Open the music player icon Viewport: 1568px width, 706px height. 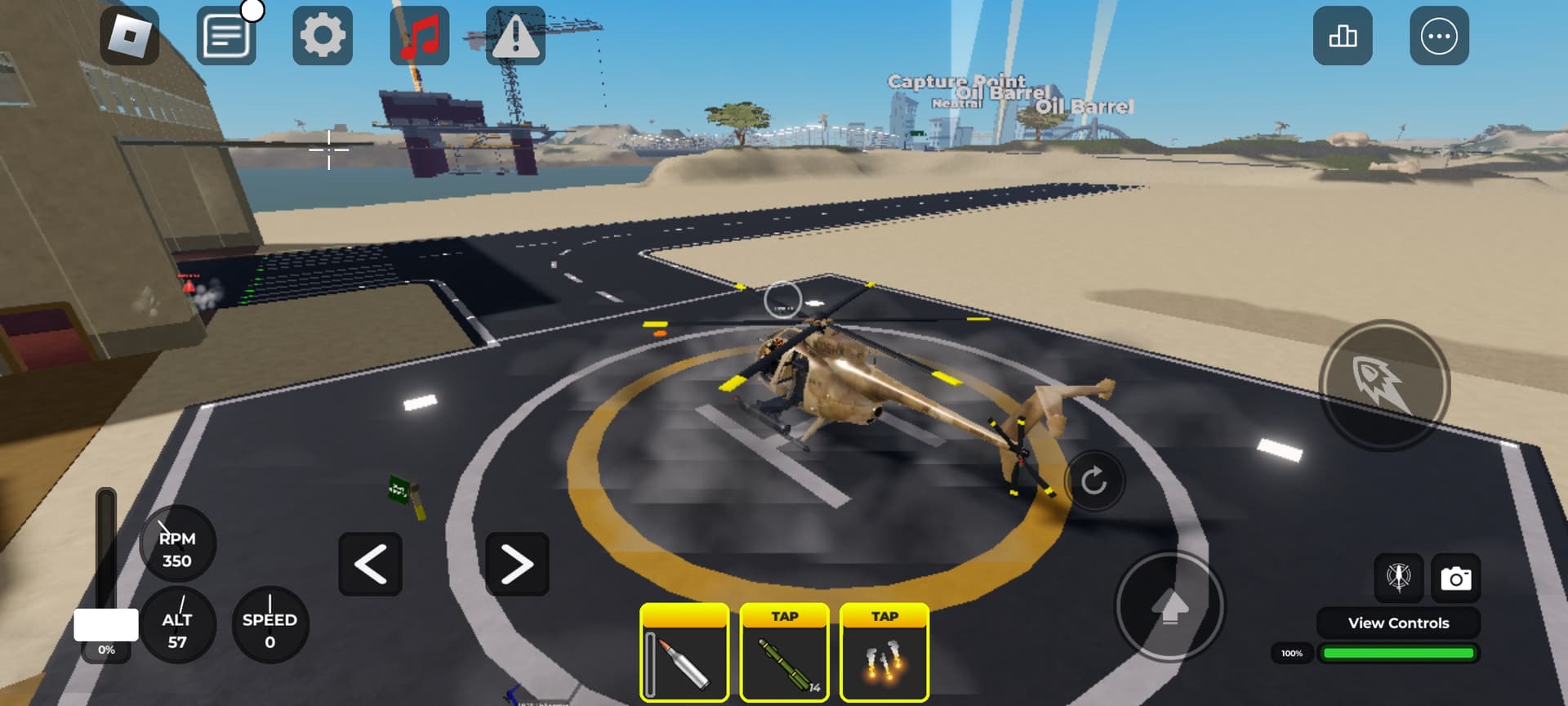tap(418, 36)
